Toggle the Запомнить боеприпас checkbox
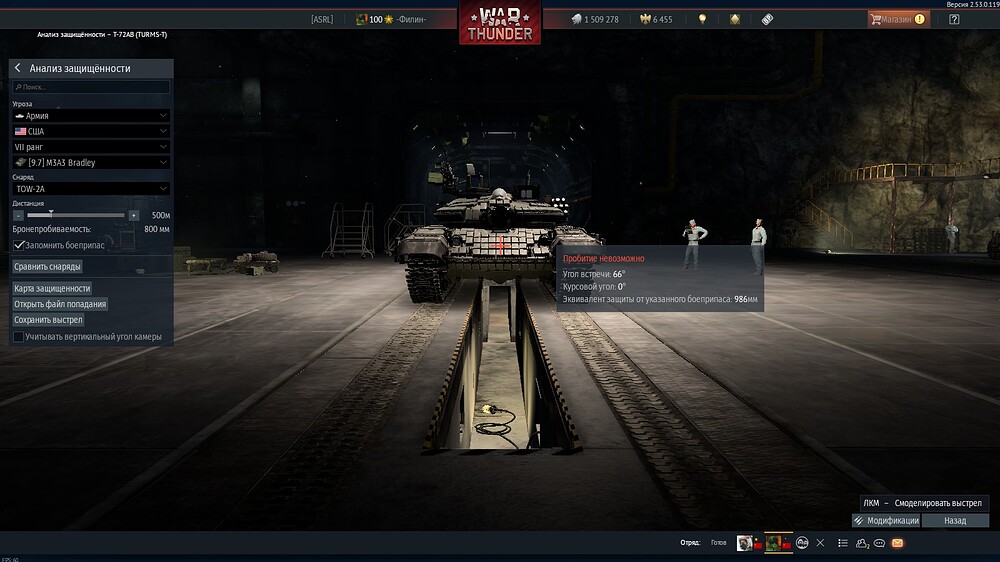This screenshot has width=1000, height=562. point(19,244)
